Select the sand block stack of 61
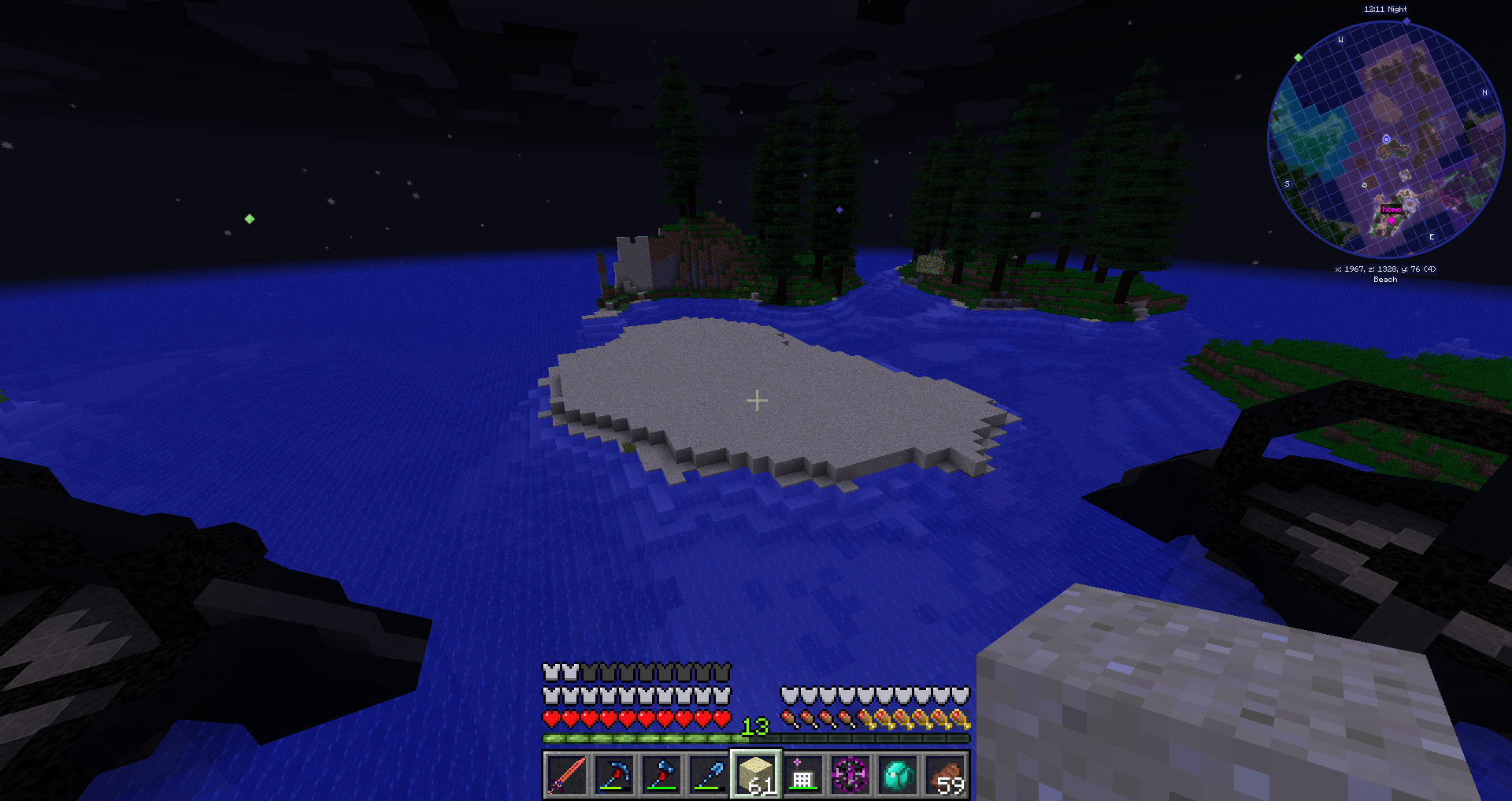This screenshot has width=1512, height=801. coord(756,774)
